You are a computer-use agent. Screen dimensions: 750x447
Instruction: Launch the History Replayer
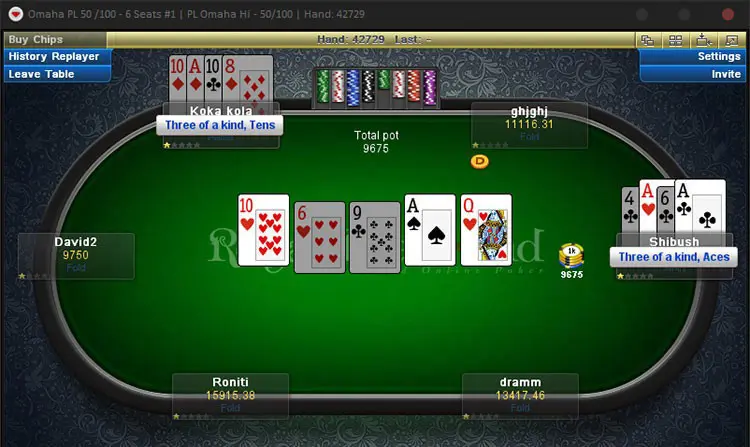pos(54,57)
